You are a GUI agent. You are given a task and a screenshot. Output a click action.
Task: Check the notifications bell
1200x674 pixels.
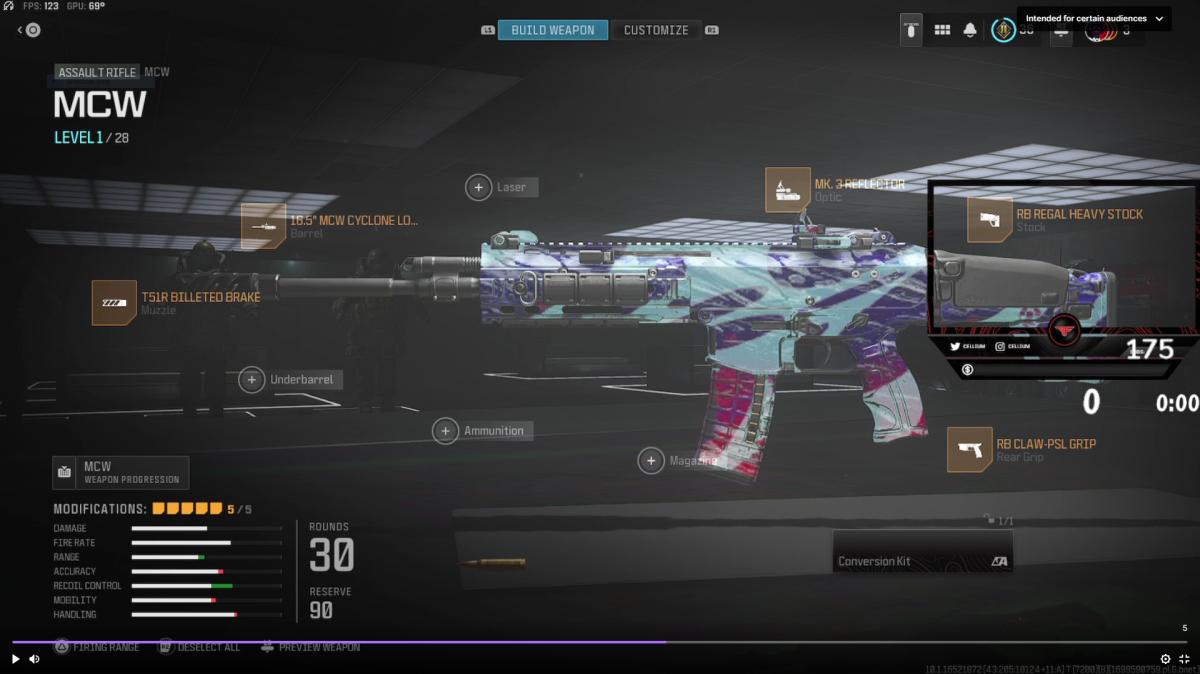click(x=970, y=30)
